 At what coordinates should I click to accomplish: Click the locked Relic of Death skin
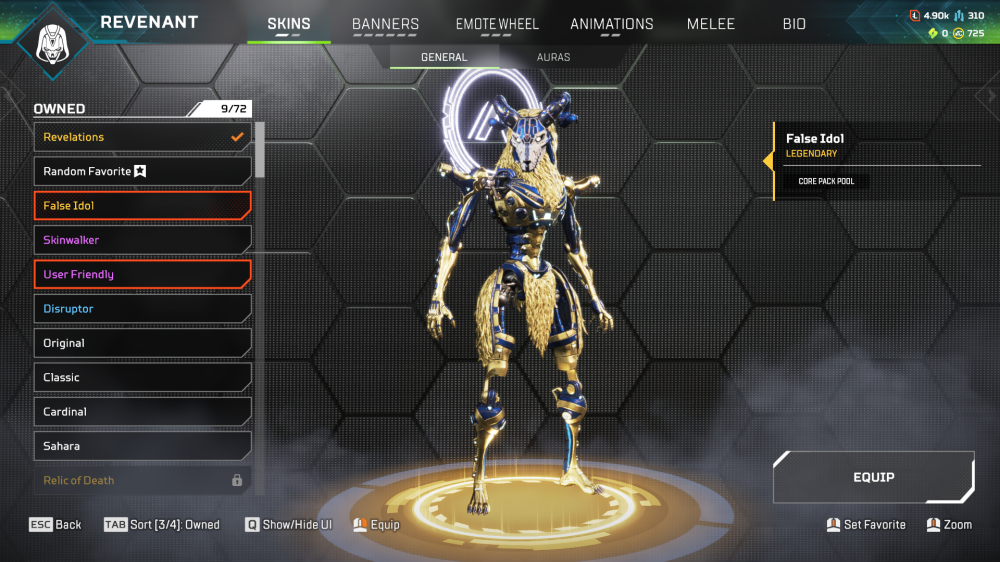(142, 480)
